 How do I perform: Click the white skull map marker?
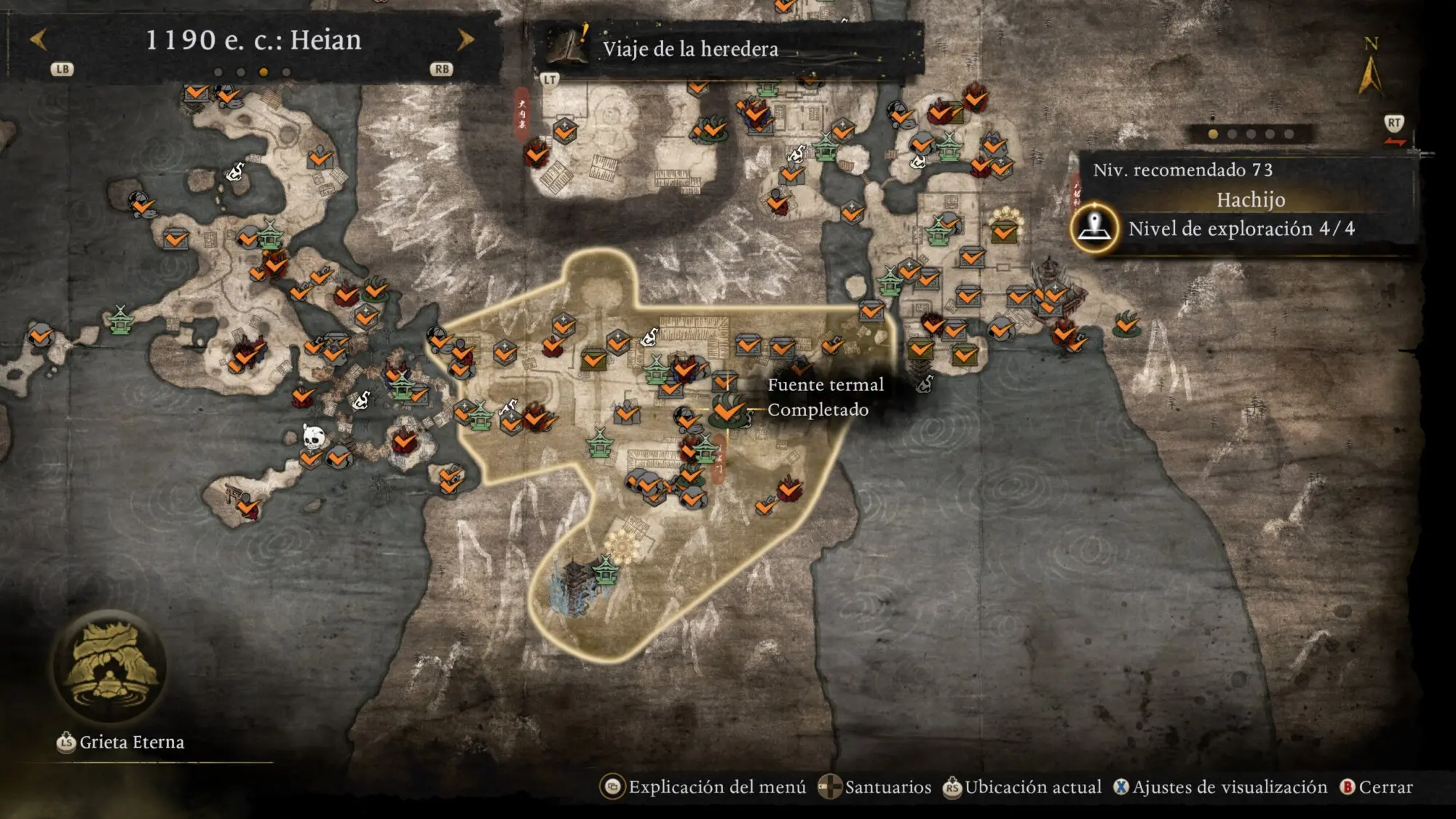point(313,438)
